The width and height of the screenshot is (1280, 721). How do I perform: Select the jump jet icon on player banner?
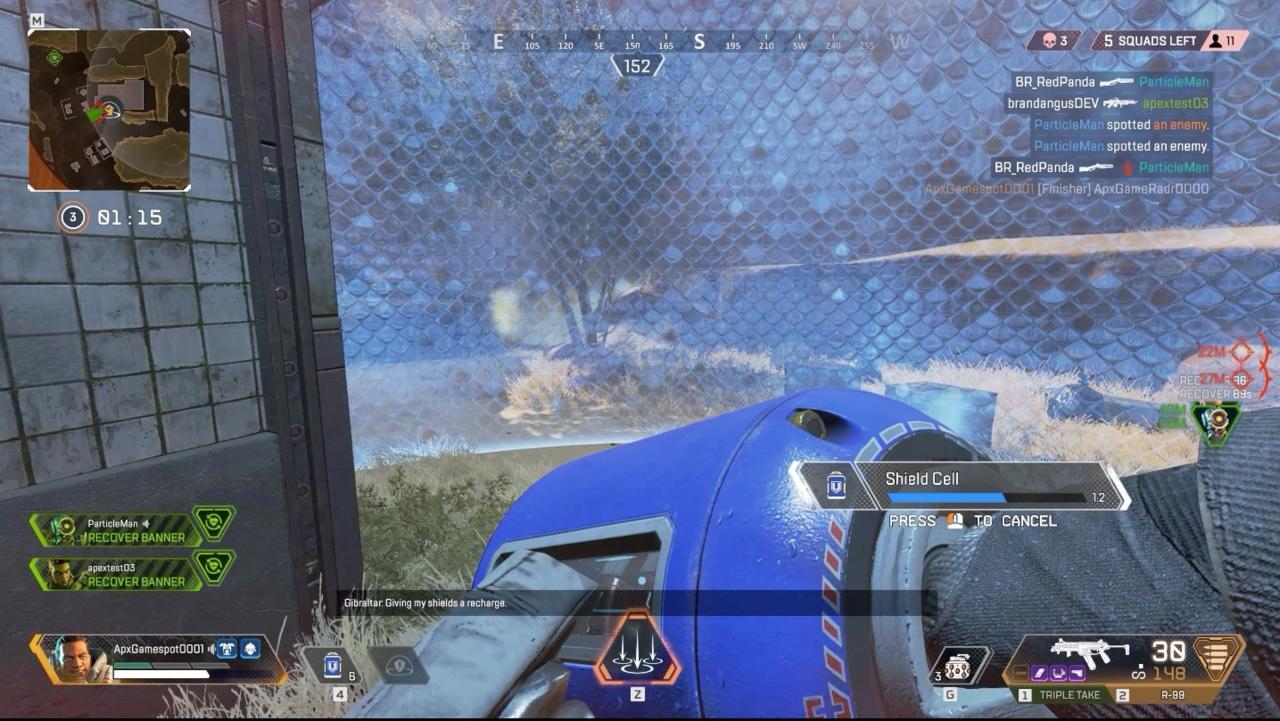[x=227, y=649]
